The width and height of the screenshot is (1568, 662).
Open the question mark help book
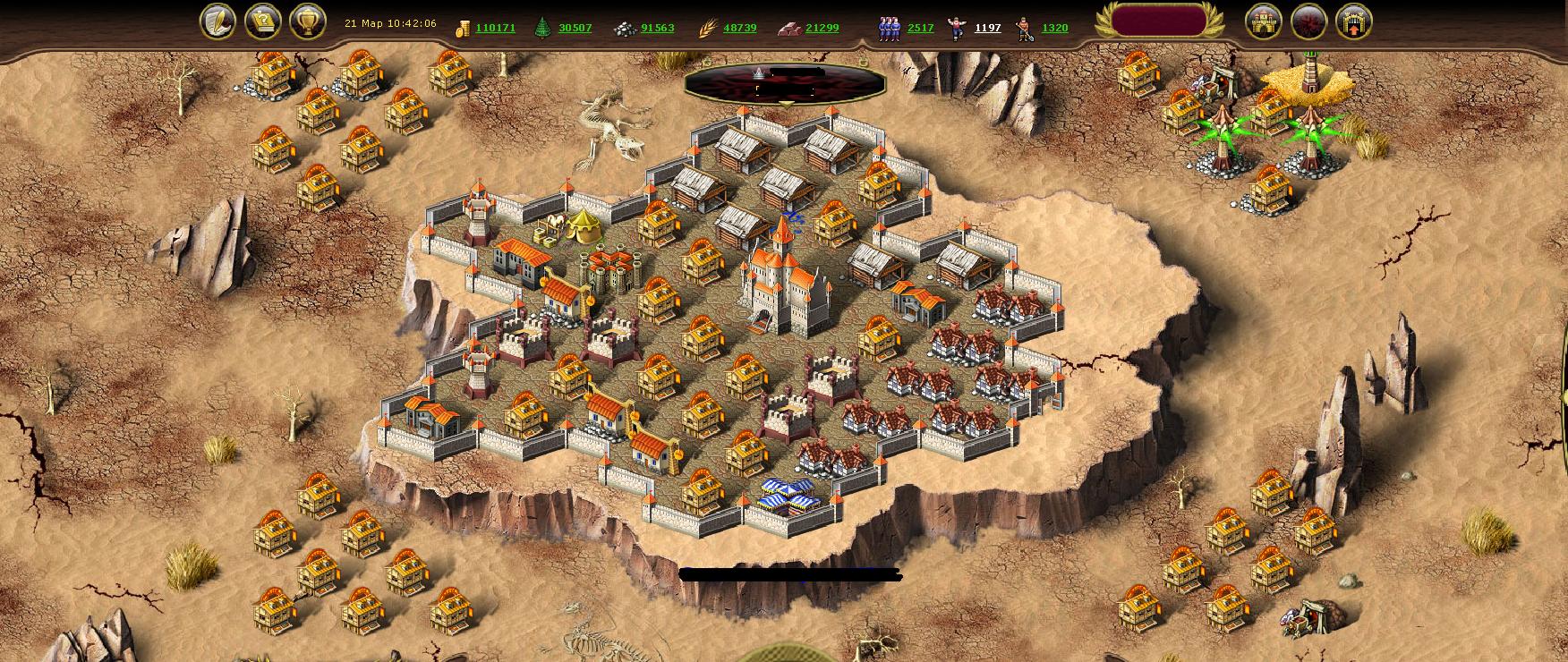click(x=263, y=21)
